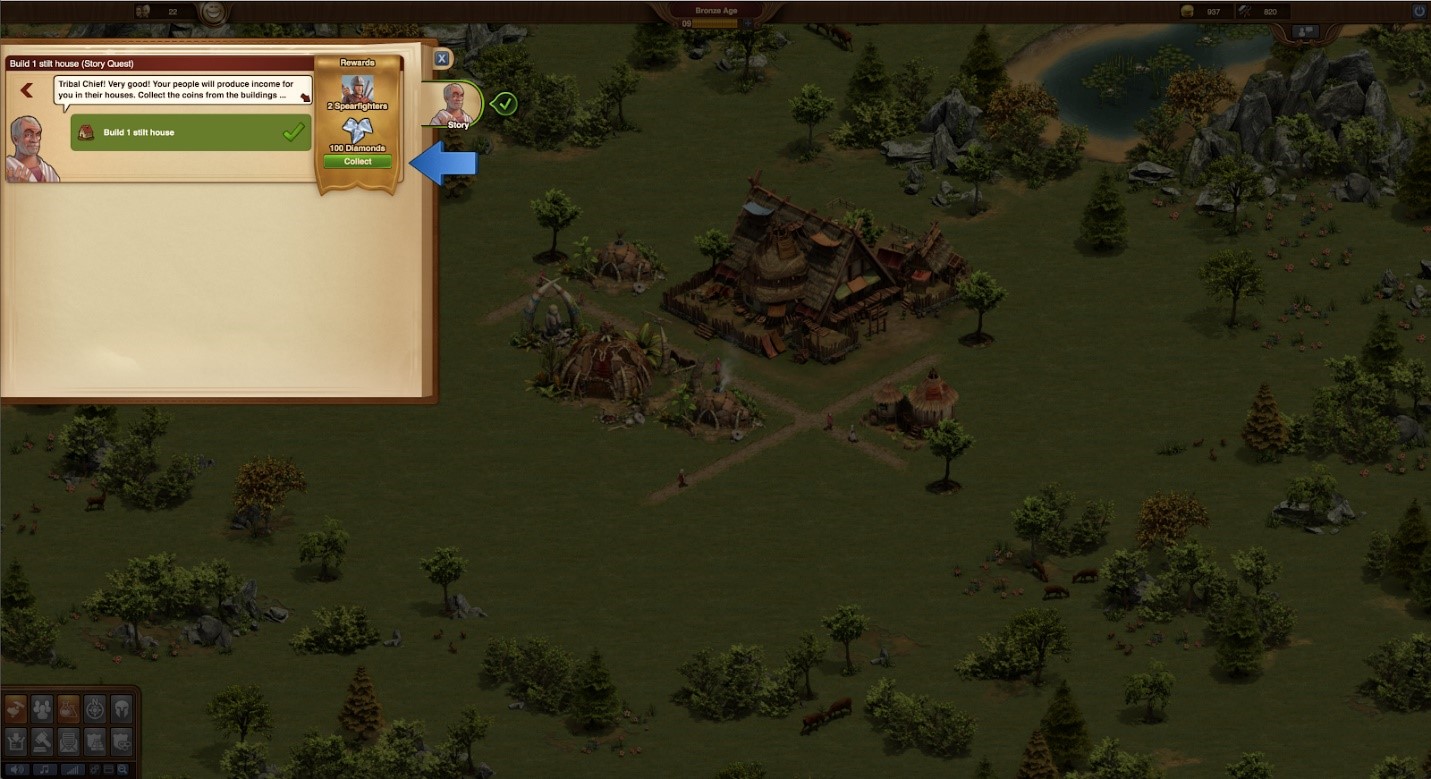Toggle sound effects speaker button
Viewport: 1431px width, 779px height.
click(15, 770)
